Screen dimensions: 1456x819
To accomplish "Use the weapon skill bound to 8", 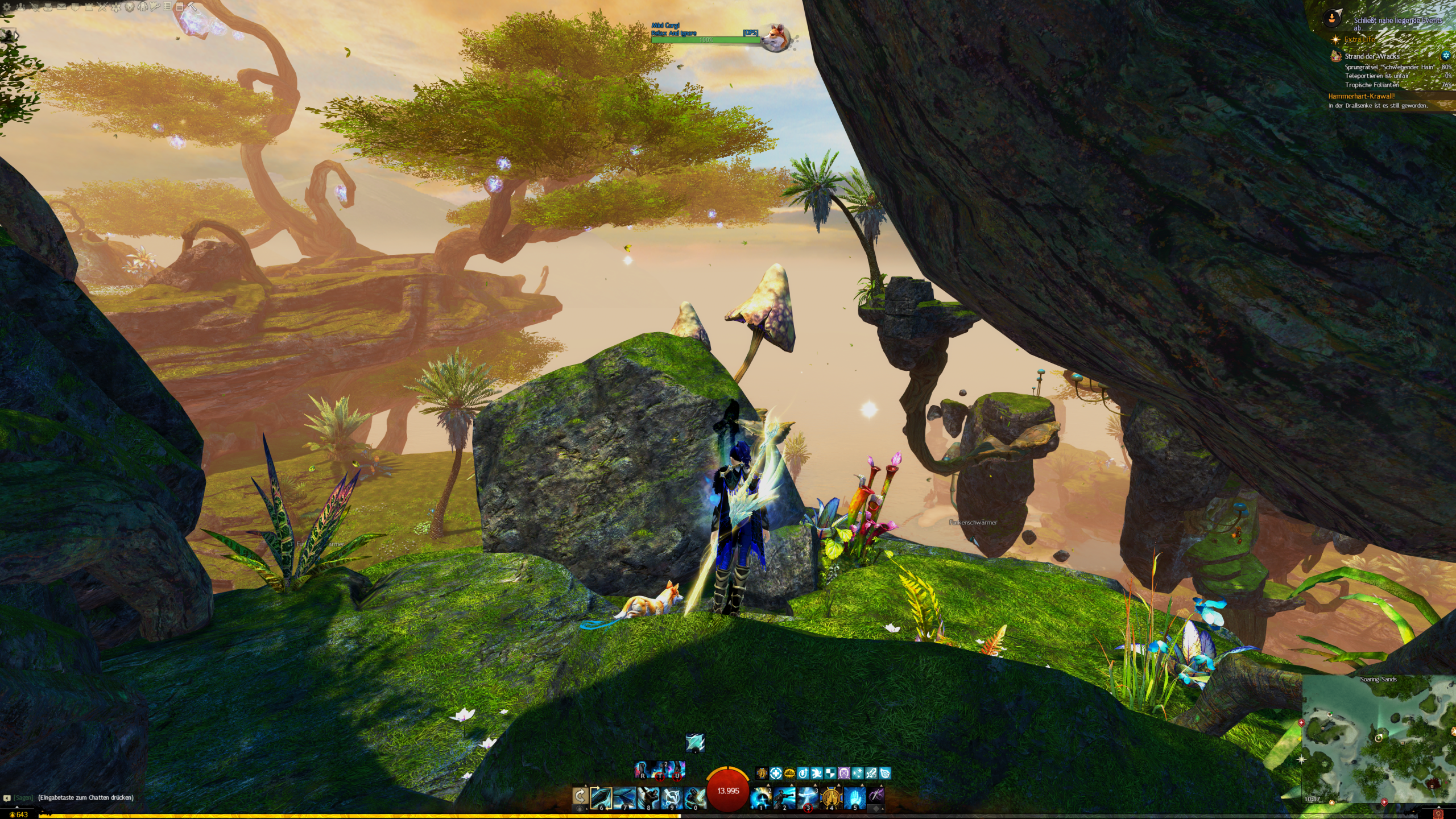I will coord(648,798).
